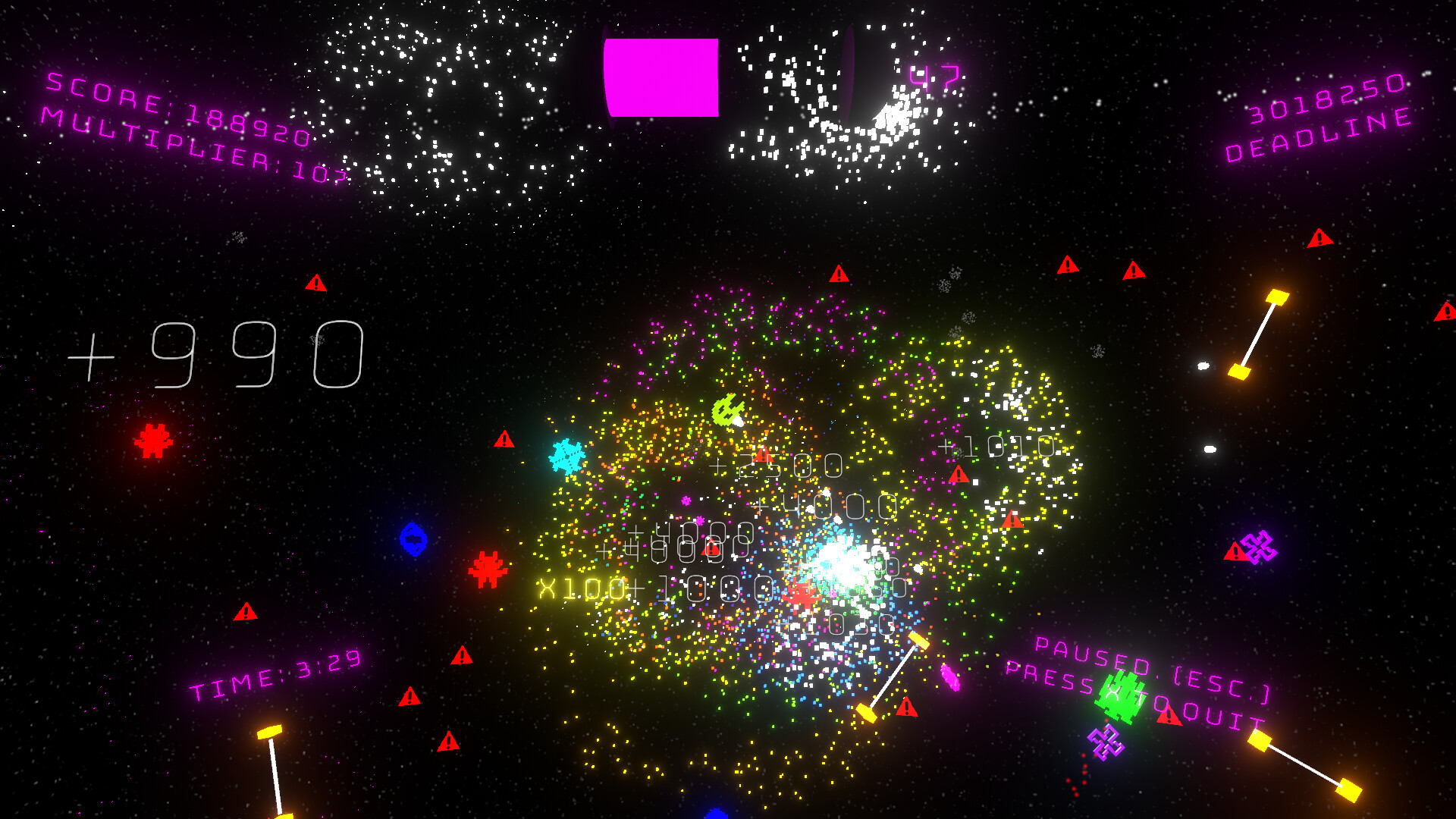Image resolution: width=1456 pixels, height=819 pixels.
Task: Click the +990 score popup
Action: pos(220,356)
